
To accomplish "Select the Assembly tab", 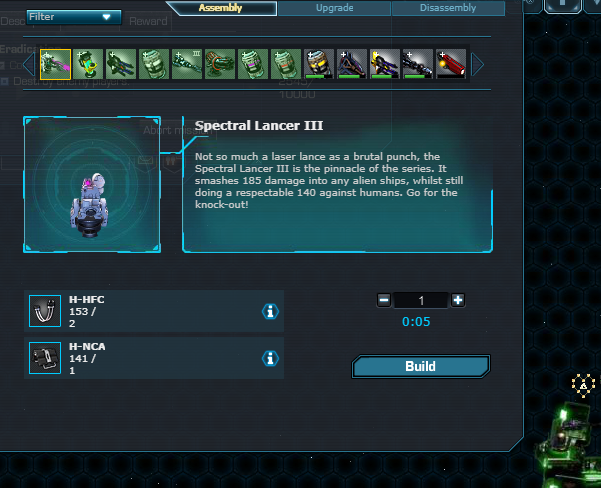I will coord(220,8).
